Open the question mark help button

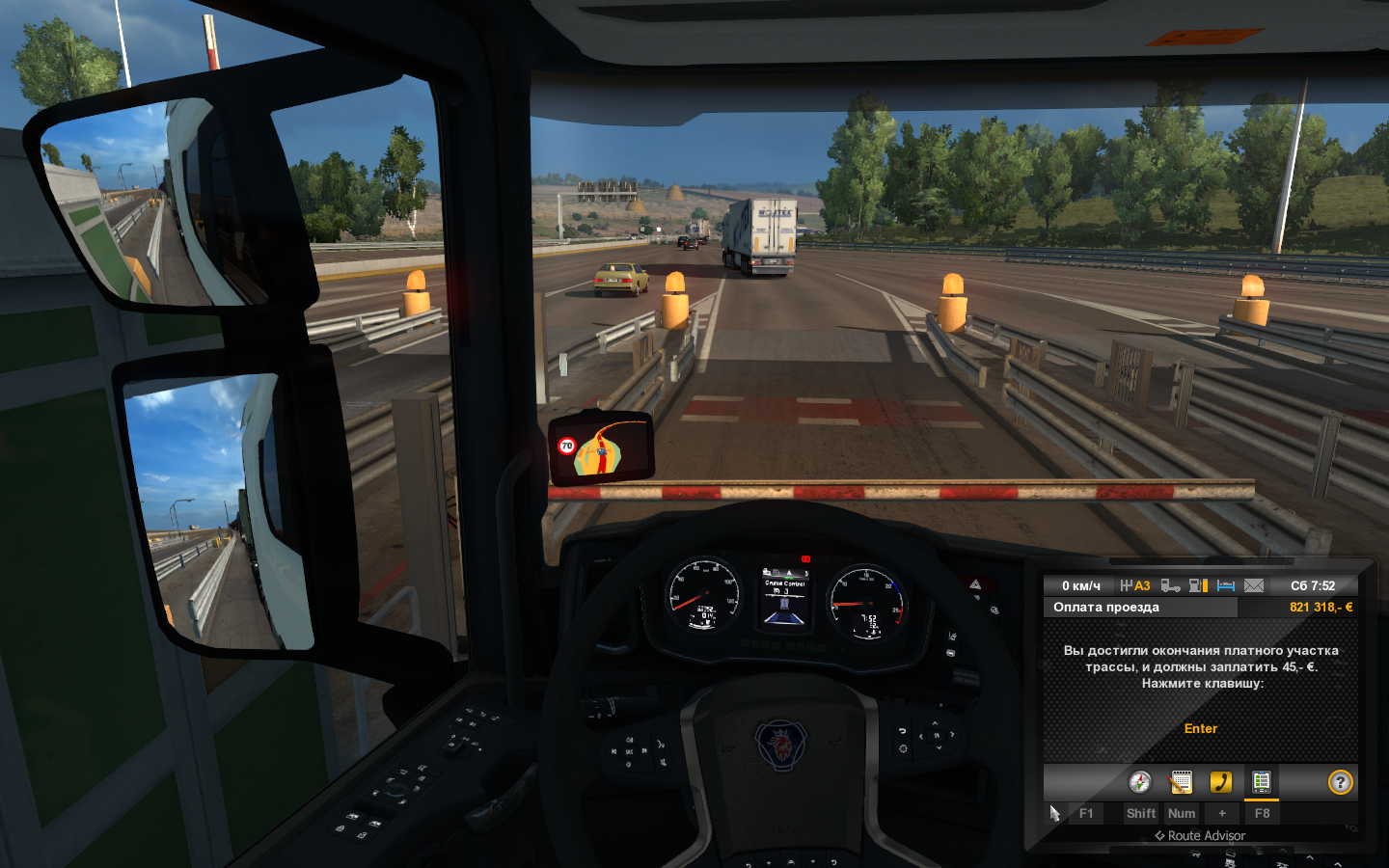(x=1341, y=782)
